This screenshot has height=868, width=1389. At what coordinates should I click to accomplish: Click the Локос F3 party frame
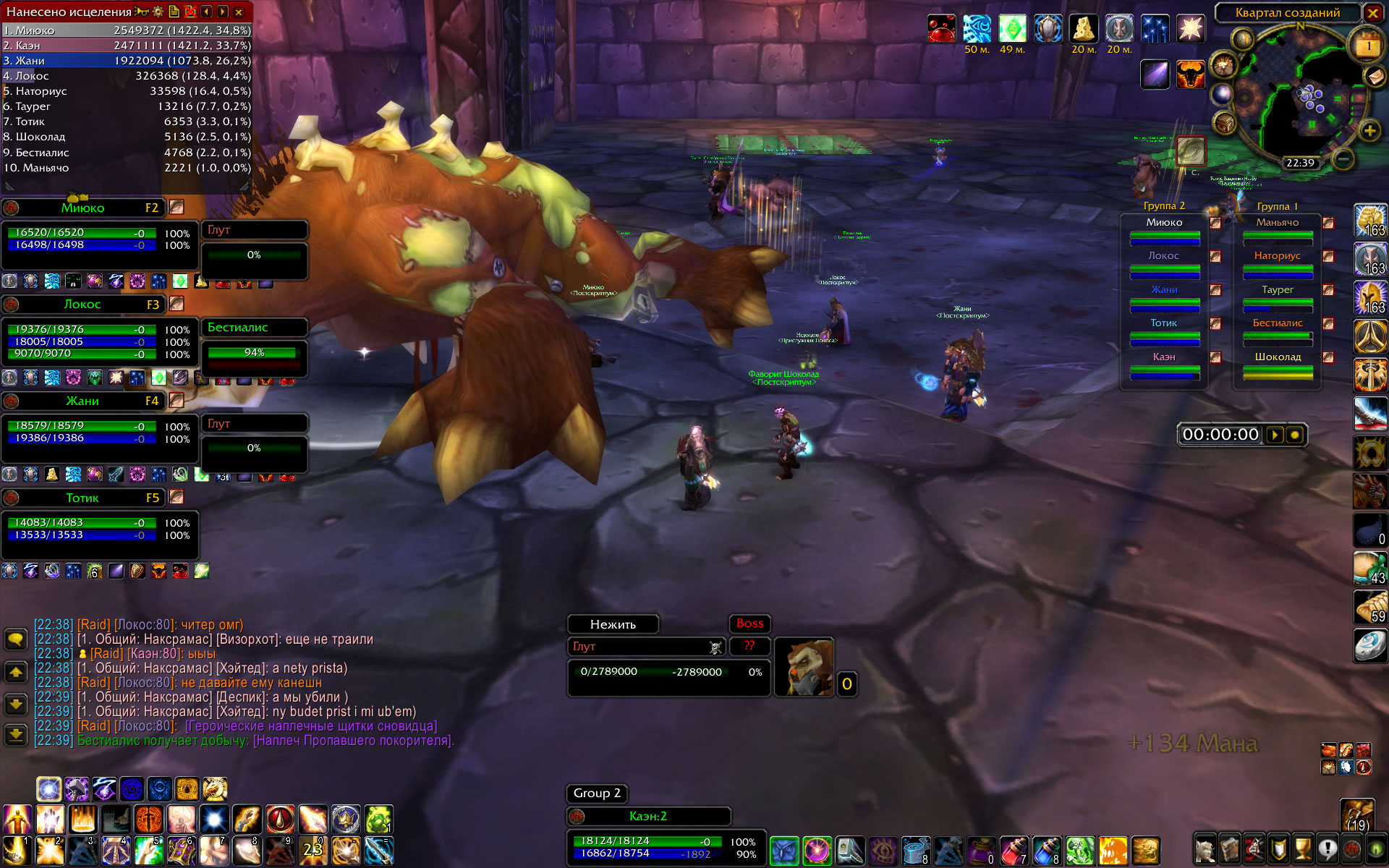83,305
